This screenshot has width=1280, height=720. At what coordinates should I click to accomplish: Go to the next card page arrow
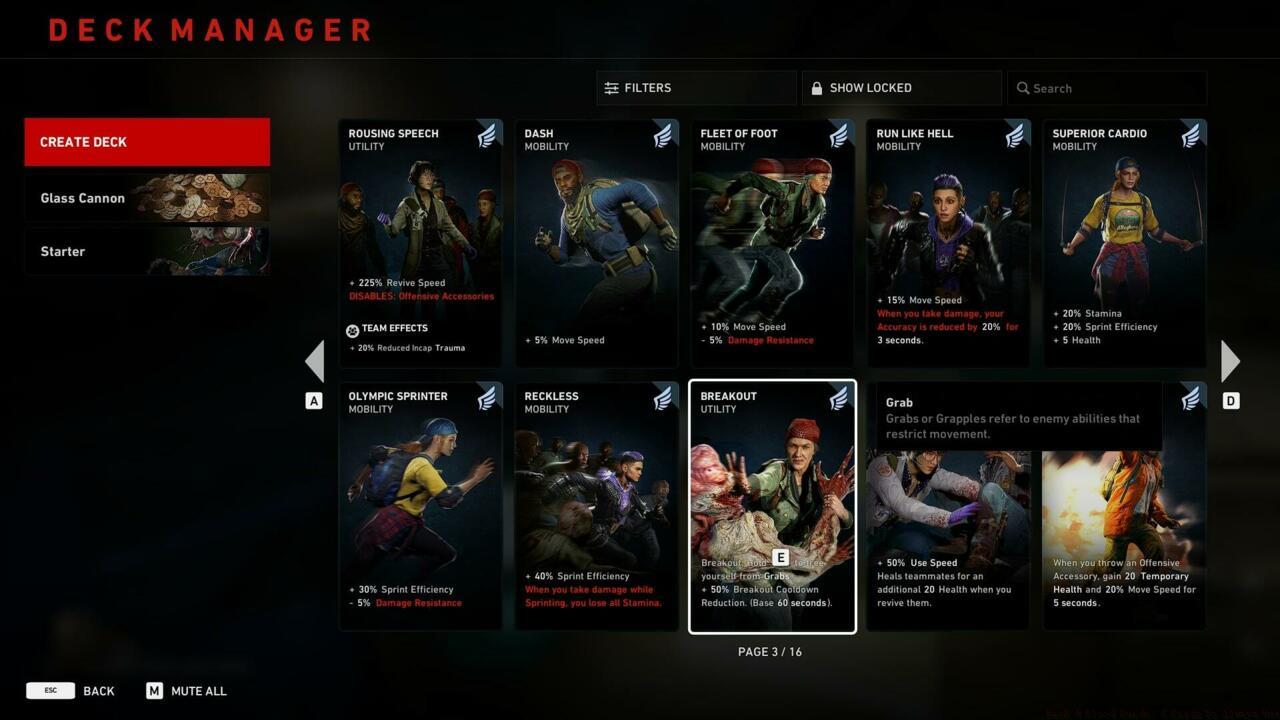[x=1230, y=361]
